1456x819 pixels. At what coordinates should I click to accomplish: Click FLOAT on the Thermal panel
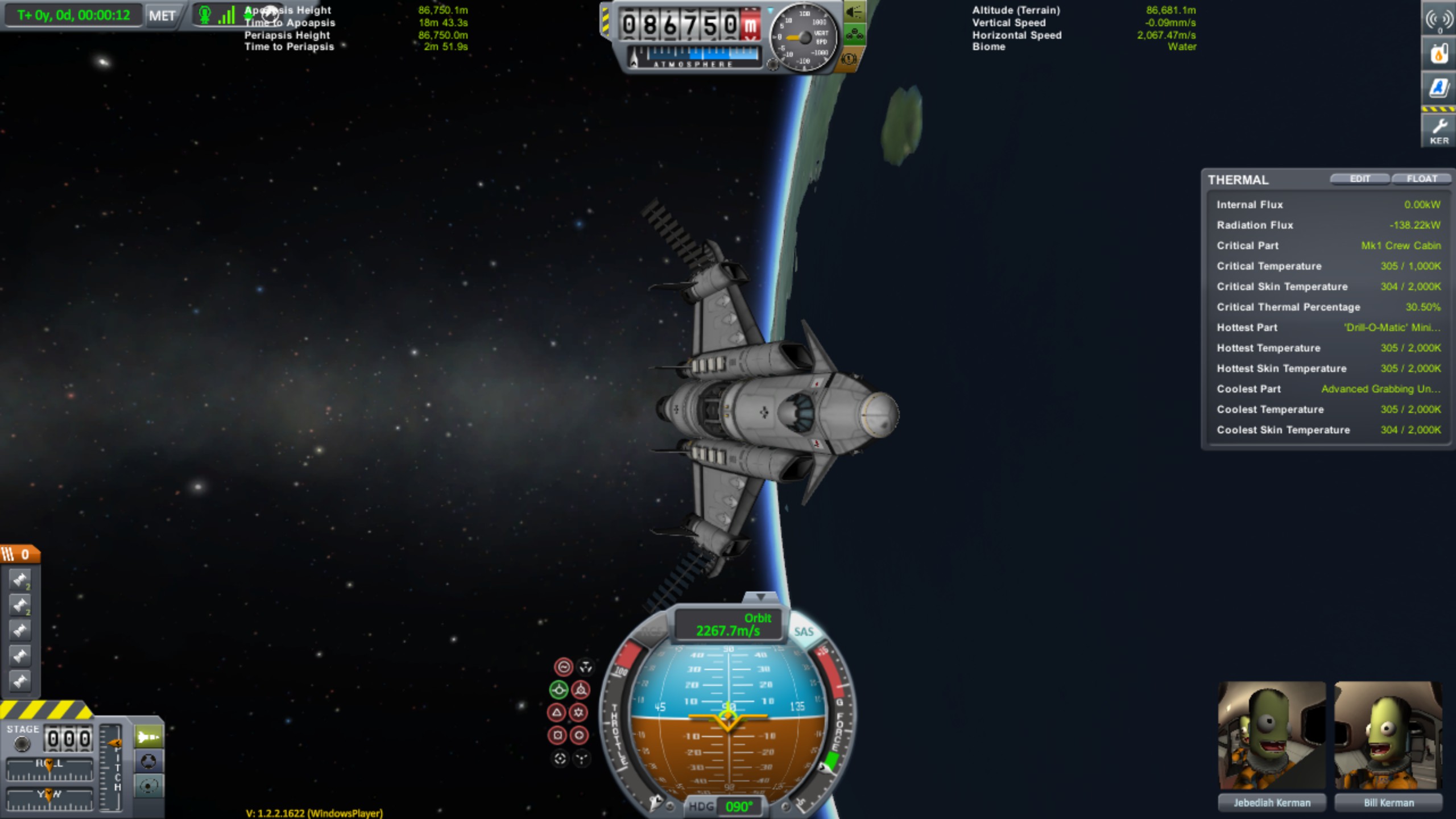tap(1421, 179)
